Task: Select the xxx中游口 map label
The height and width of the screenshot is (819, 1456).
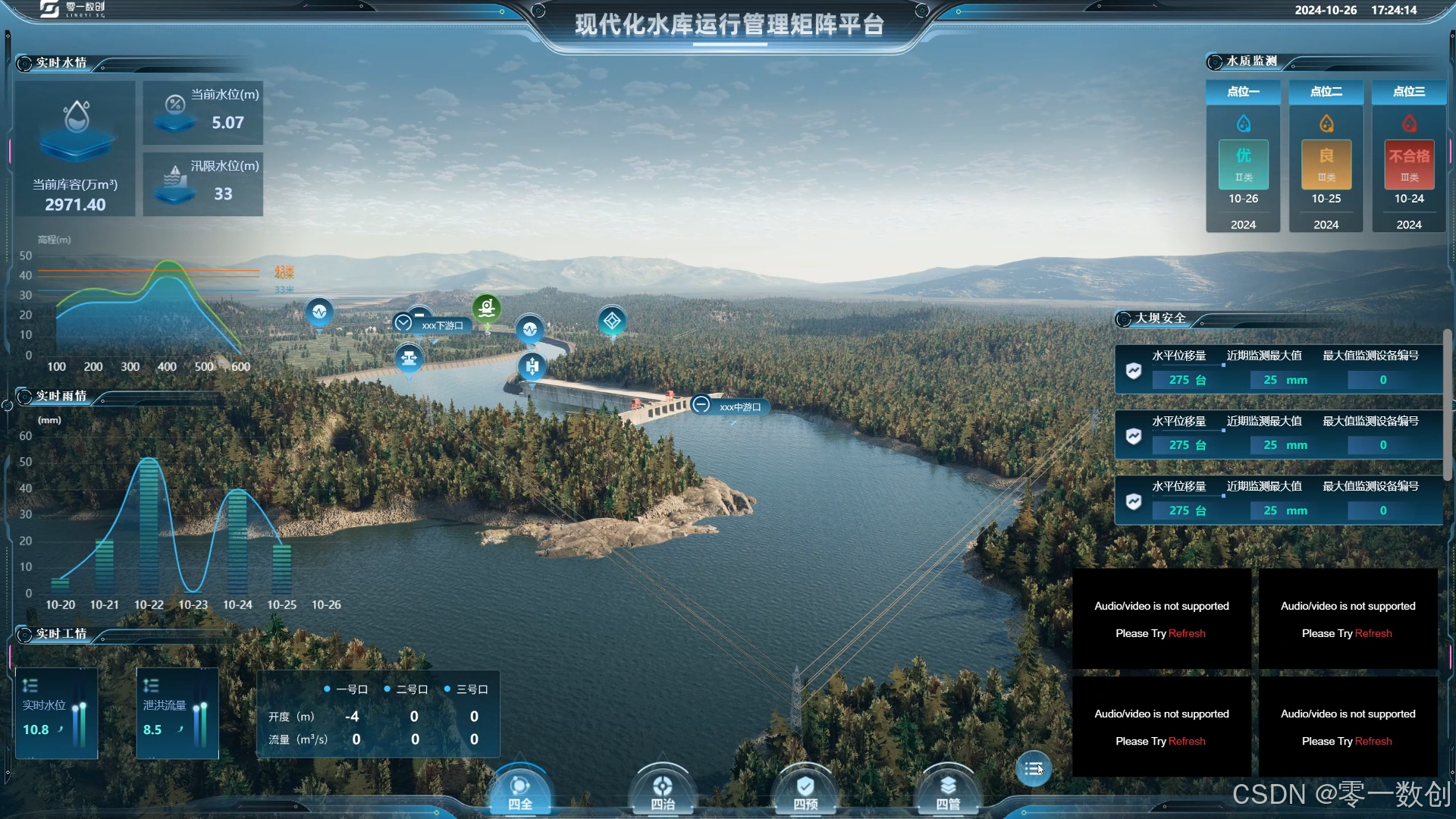Action: pos(731,406)
